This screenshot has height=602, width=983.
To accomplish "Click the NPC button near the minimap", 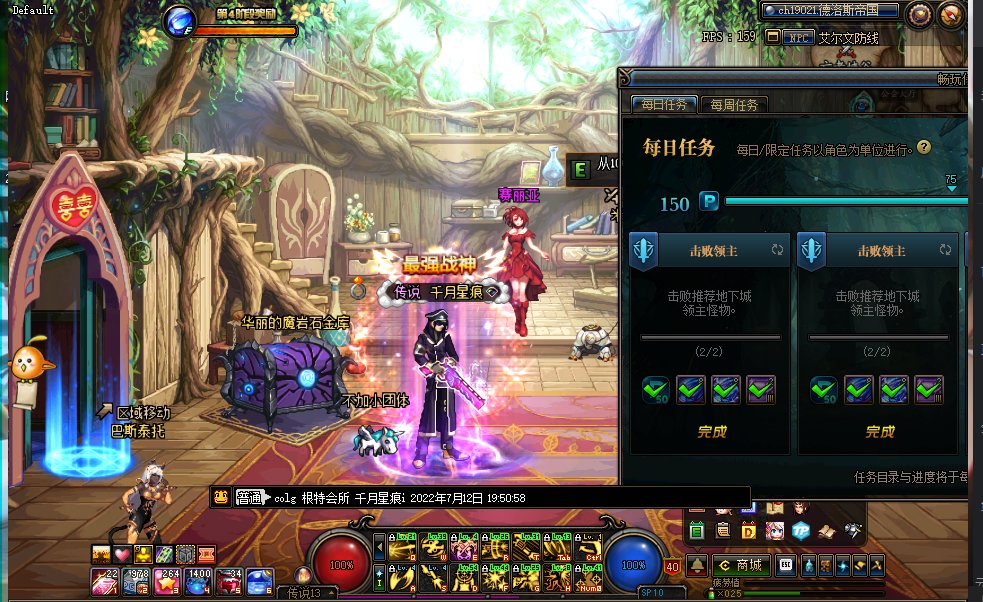I will 797,37.
